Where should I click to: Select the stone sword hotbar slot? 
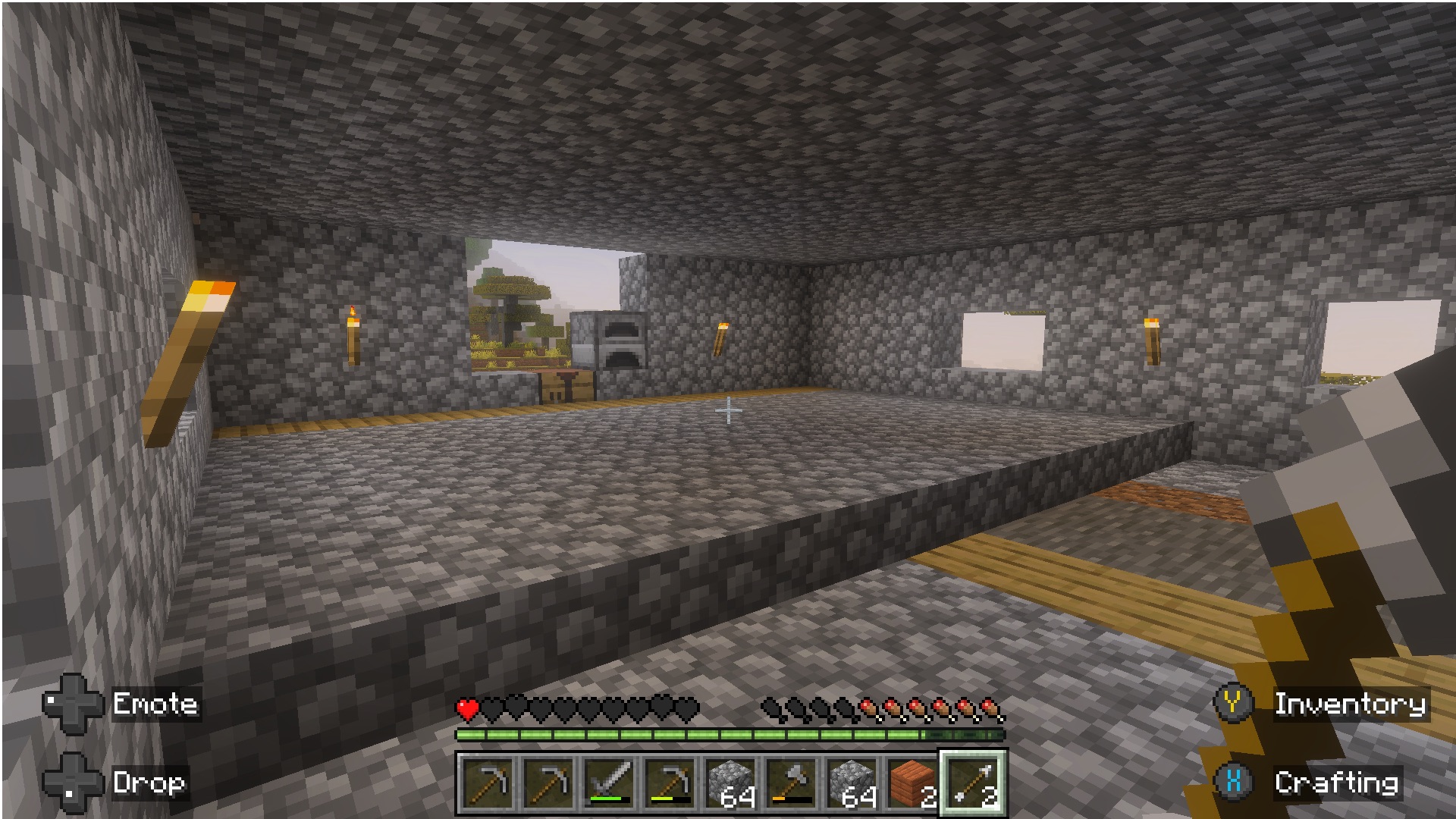610,783
